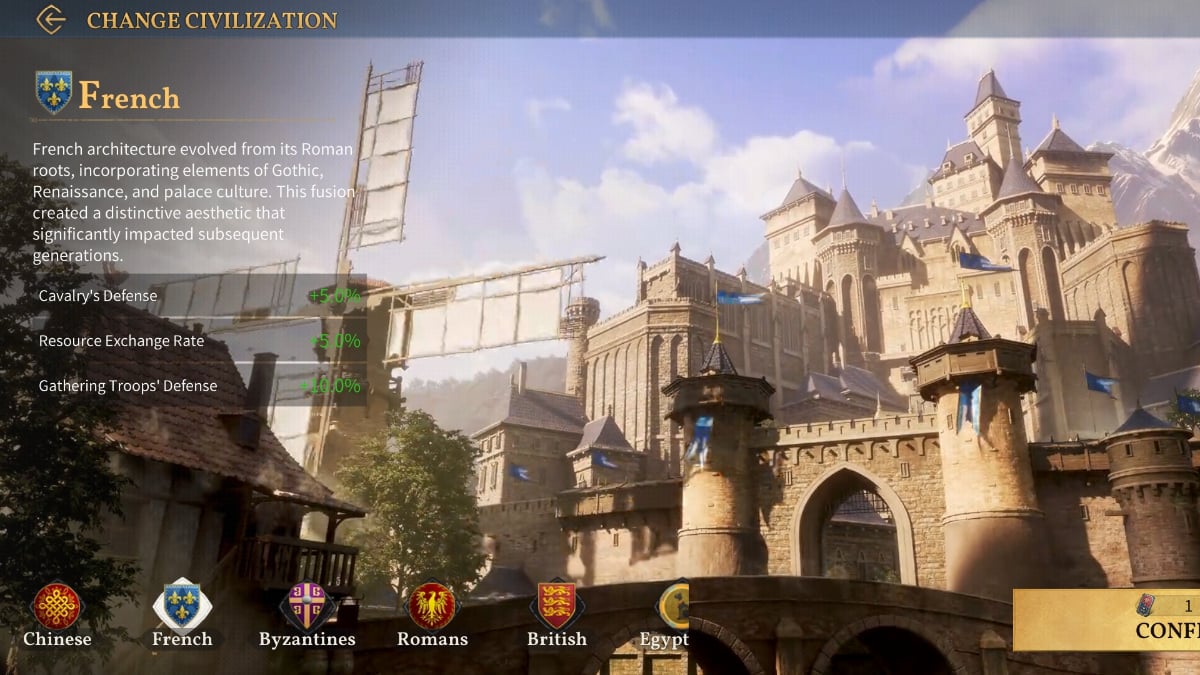1200x675 pixels.
Task: Go back using the arrow button
Action: click(50, 19)
